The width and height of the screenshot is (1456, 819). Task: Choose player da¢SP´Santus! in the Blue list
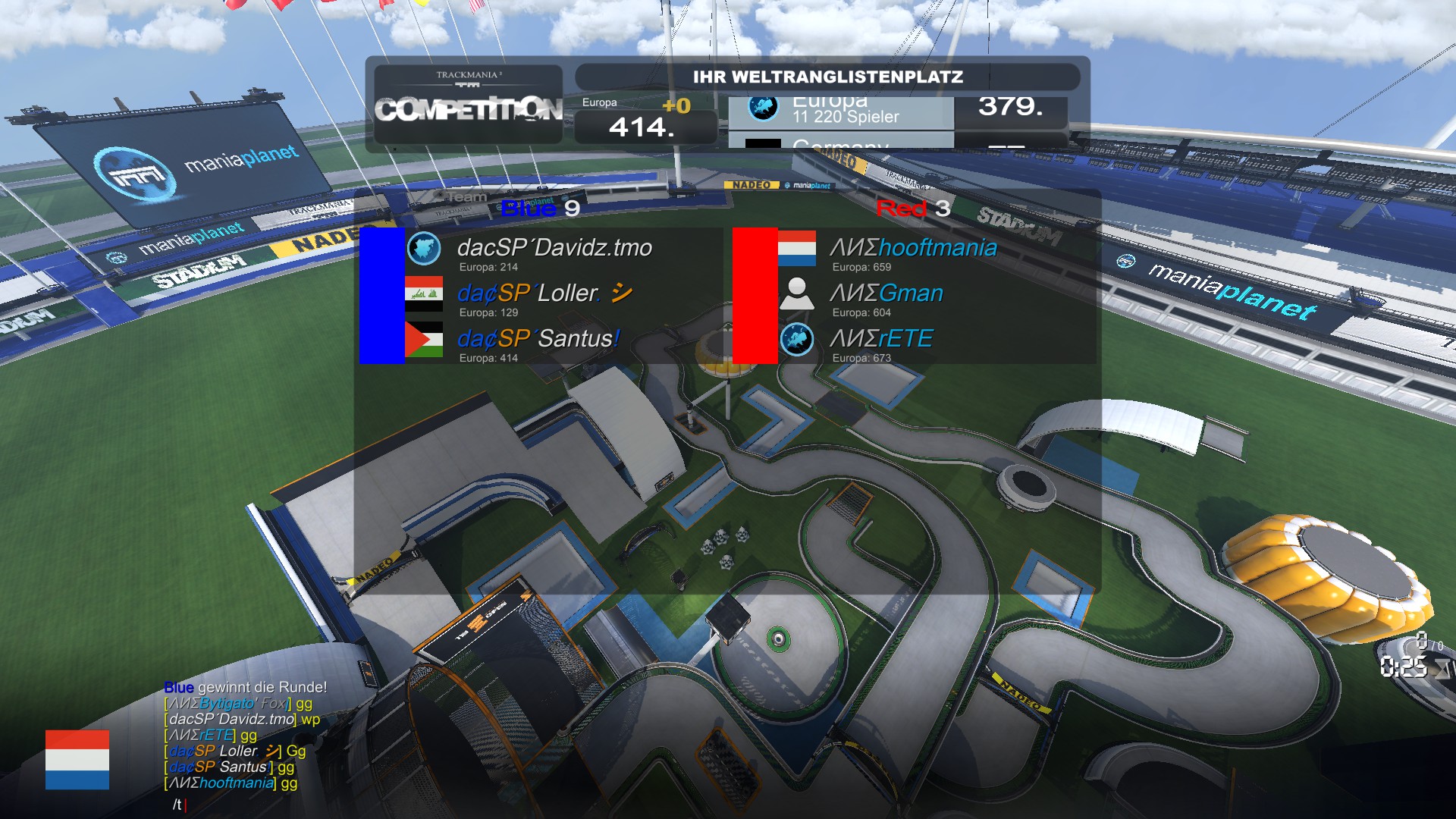pyautogui.click(x=538, y=340)
